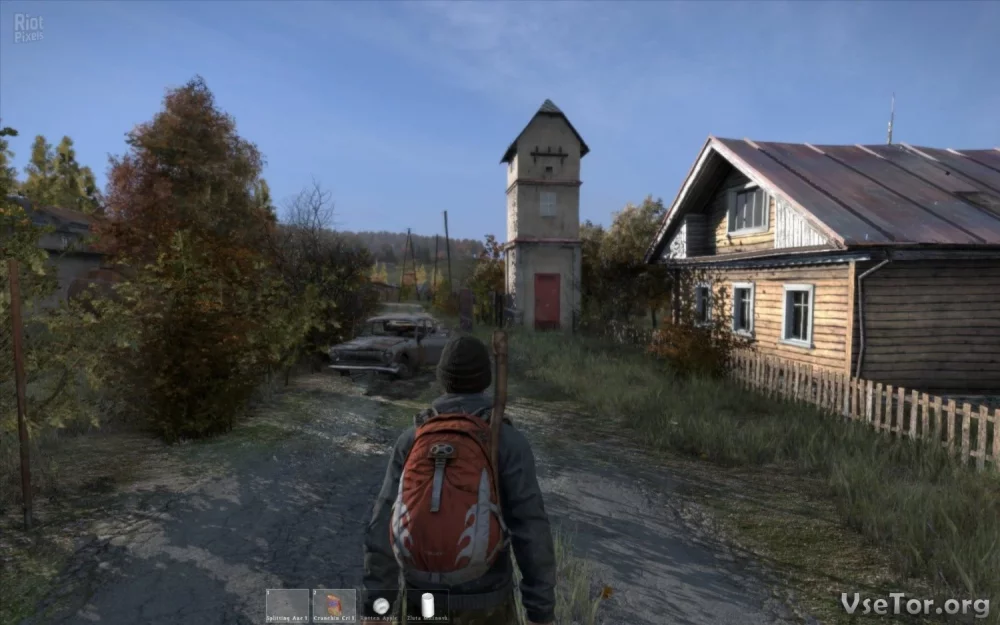
Task: Pick the white can hotbar slot
Action: coord(427,605)
